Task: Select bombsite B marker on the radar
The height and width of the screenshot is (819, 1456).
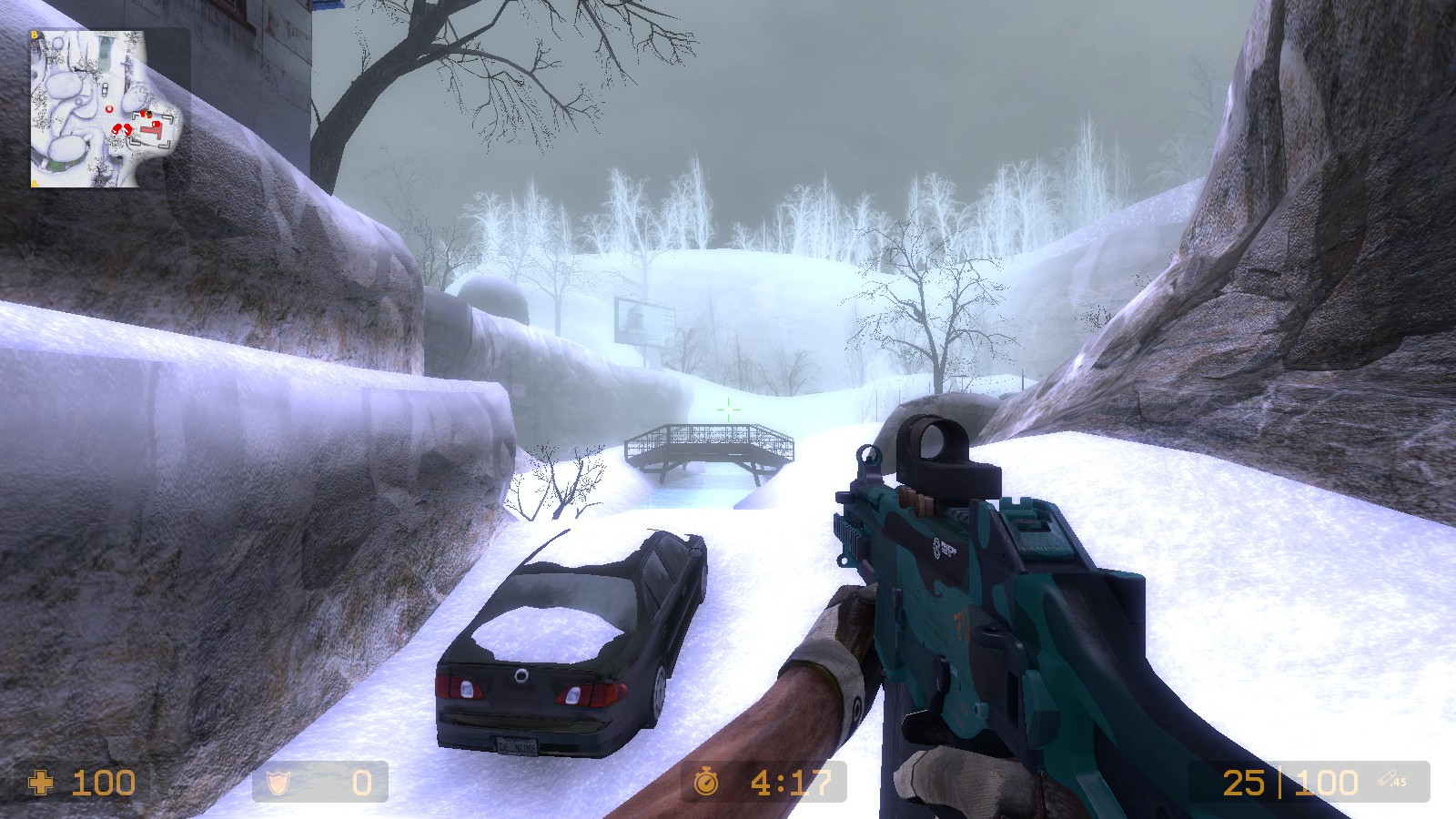Action: click(x=34, y=34)
